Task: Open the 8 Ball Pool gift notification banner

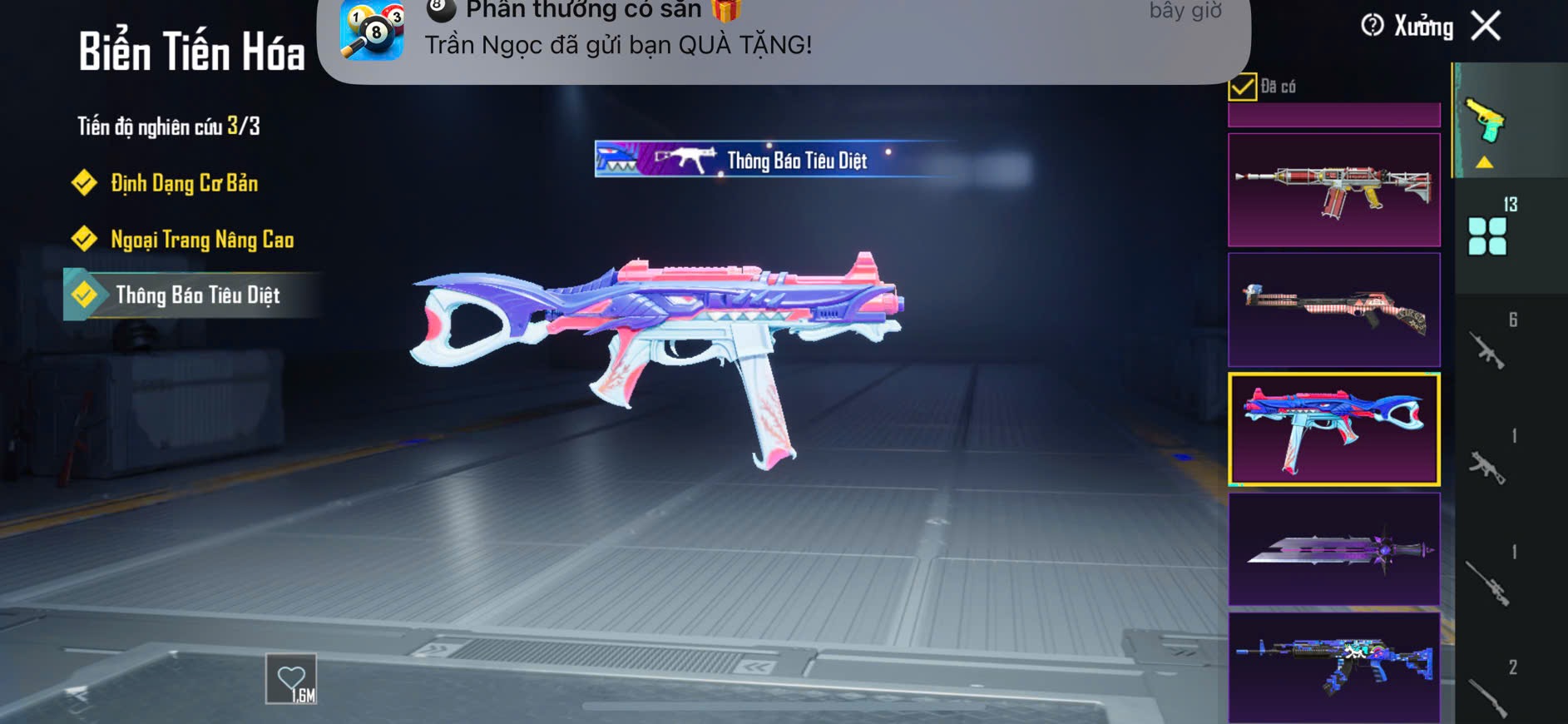Action: coord(784,37)
